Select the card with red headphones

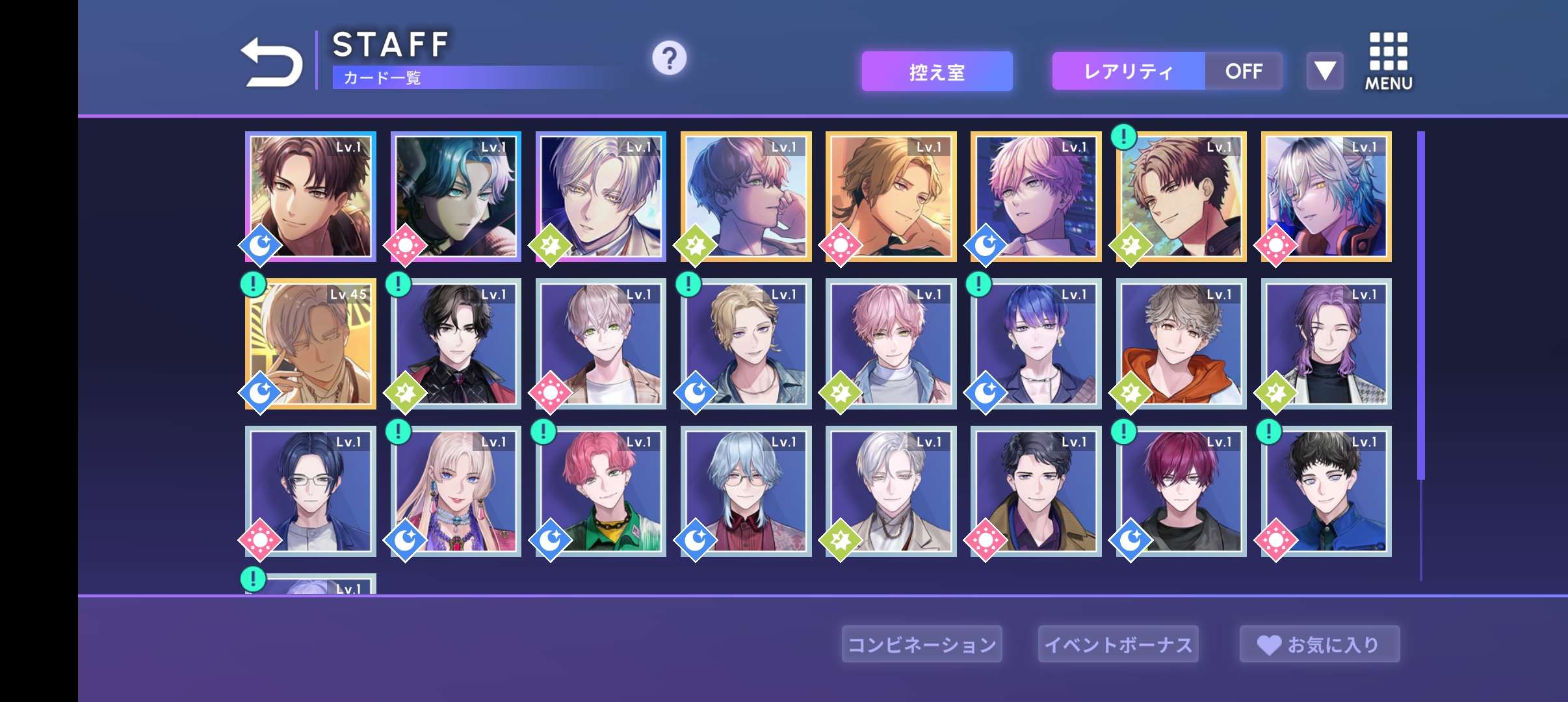[x=1326, y=196]
